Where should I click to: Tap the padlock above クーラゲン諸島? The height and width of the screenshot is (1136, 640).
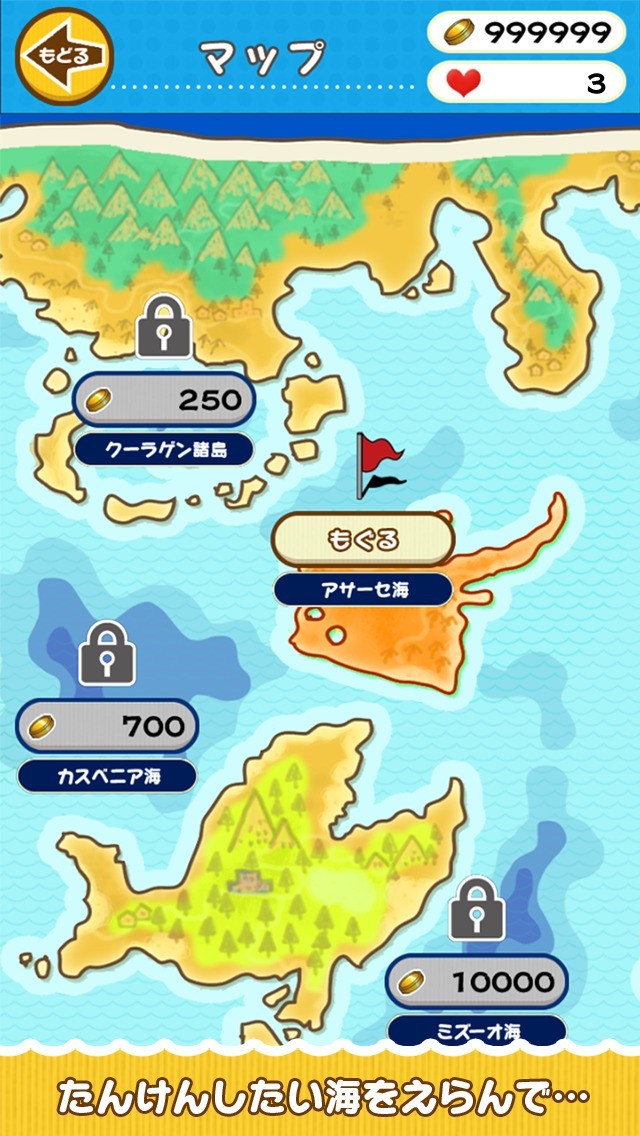coord(164,326)
